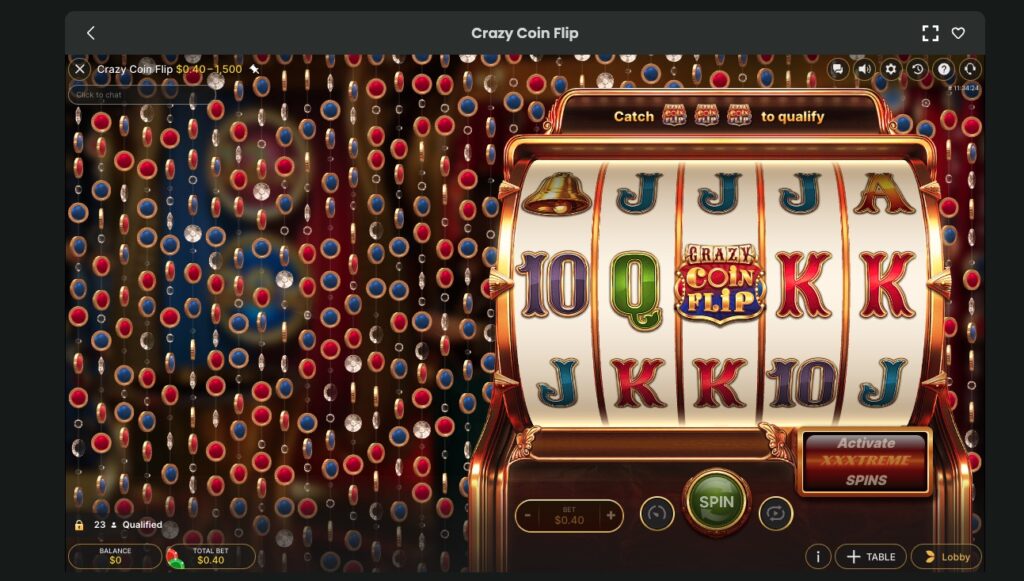
Task: Show game history with the clock icon
Action: (917, 69)
